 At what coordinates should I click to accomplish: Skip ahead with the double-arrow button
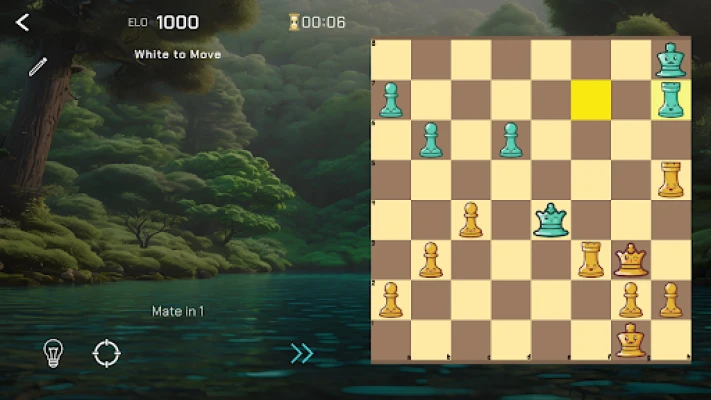(x=302, y=352)
